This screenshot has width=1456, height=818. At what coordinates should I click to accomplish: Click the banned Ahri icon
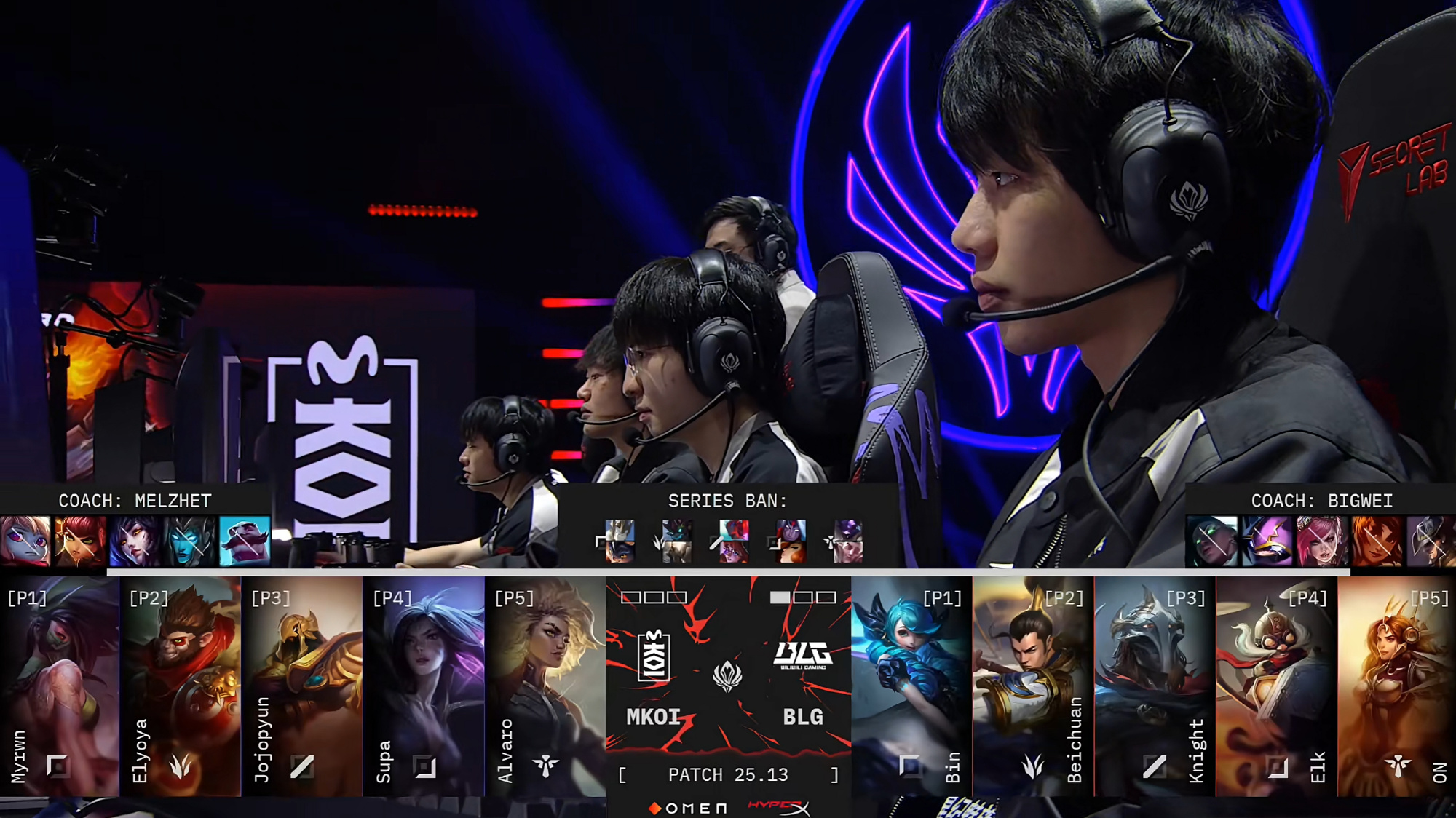tap(135, 541)
